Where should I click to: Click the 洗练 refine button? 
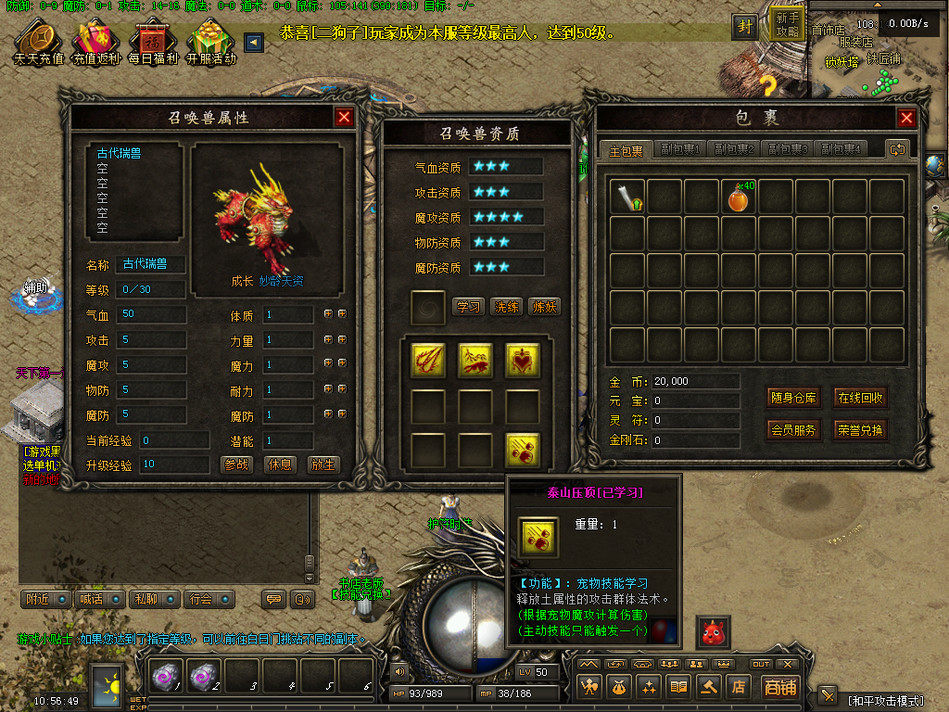[506, 307]
